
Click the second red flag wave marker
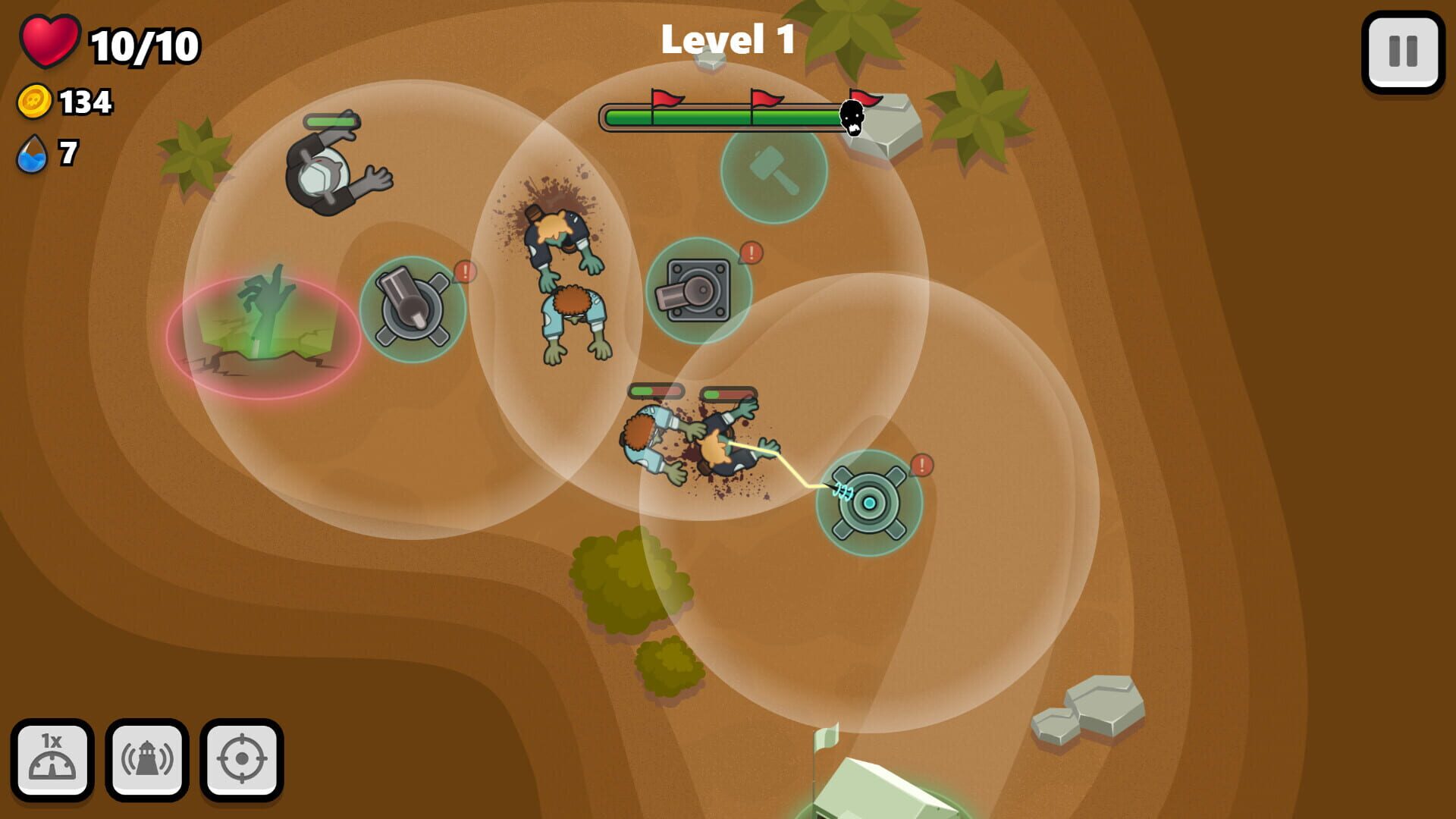tap(764, 99)
